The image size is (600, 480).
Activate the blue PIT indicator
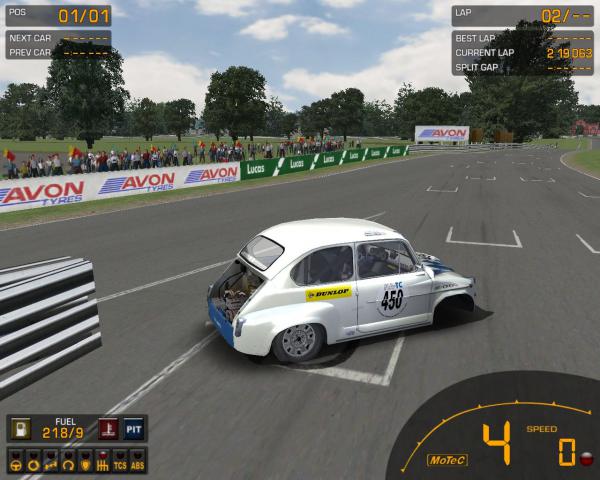[x=134, y=428]
